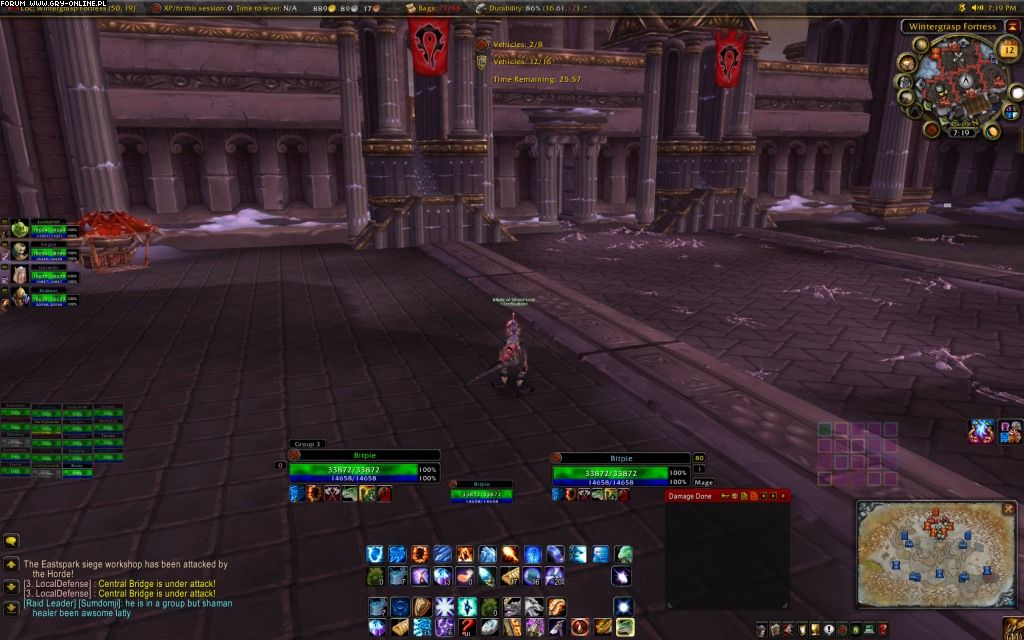Open the calendar button showing 12
Viewport: 1024px width, 640px height.
[x=1008, y=50]
